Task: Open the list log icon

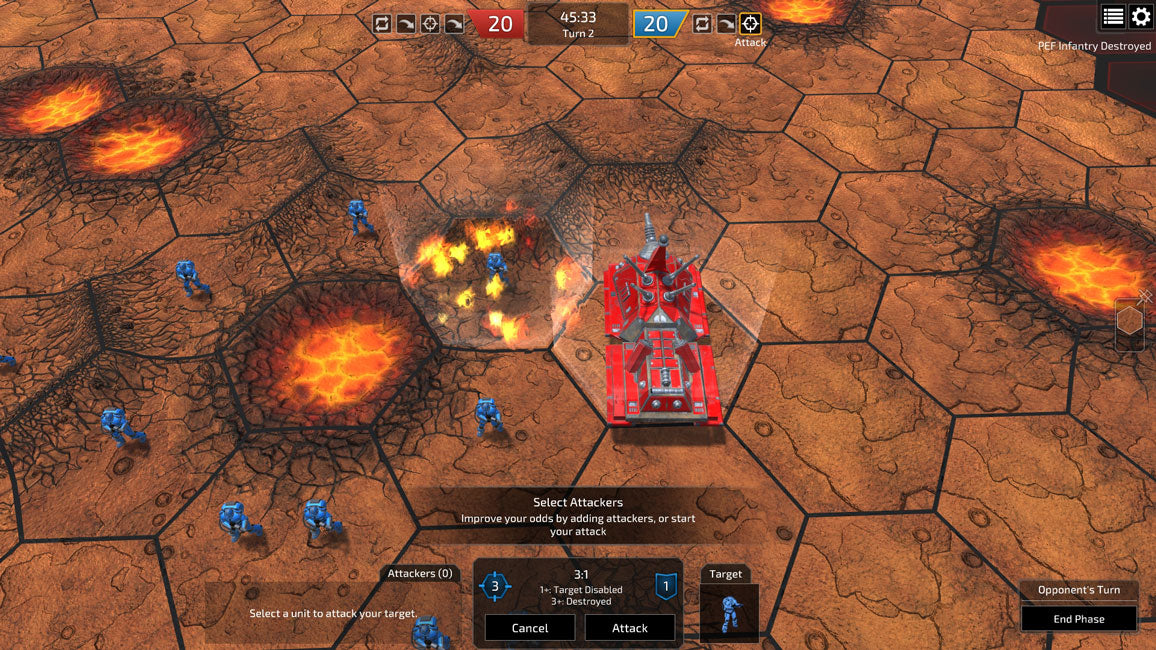Action: click(1113, 16)
